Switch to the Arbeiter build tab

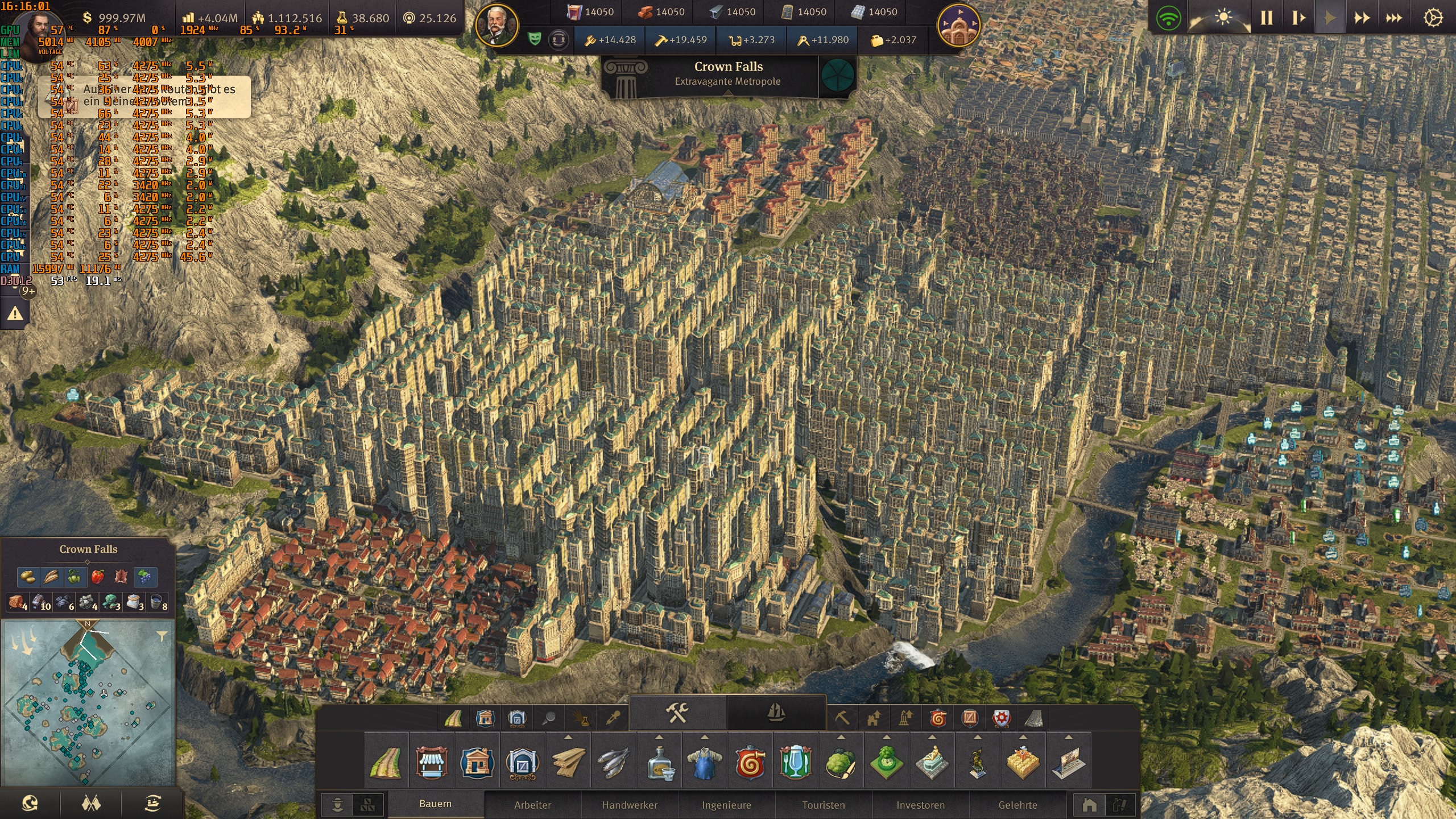click(x=533, y=805)
